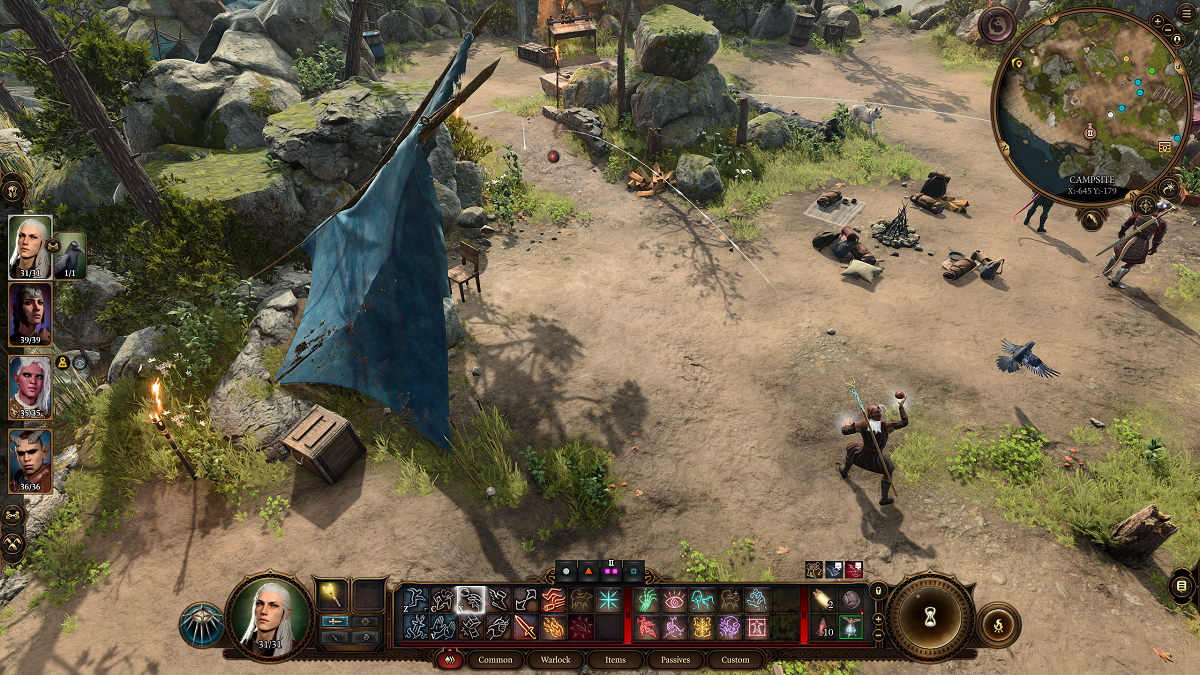Screen dimensions: 1200x675
Task: Select the Passives hotbar tab
Action: click(x=675, y=660)
